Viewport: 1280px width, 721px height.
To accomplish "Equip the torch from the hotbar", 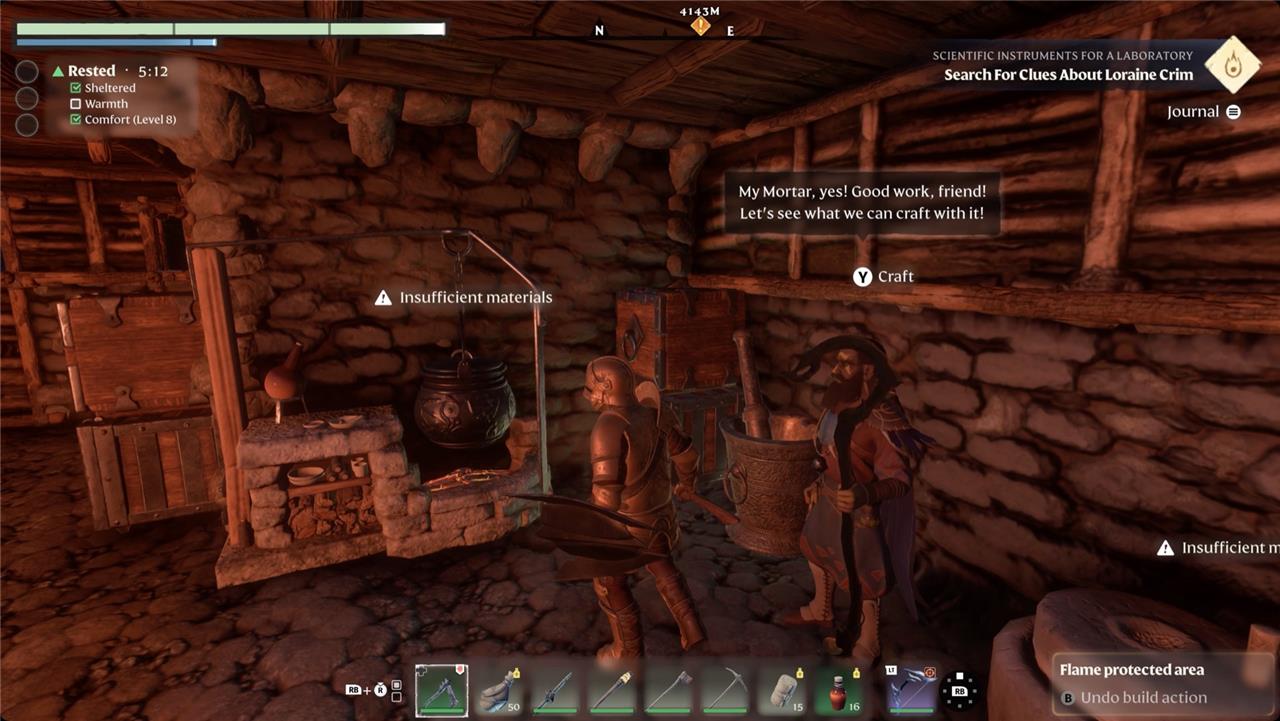I will (611, 690).
